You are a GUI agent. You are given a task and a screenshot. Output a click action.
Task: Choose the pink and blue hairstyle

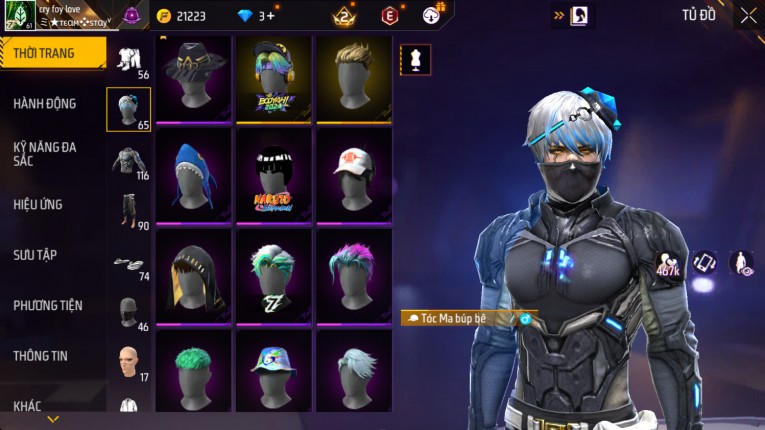point(353,272)
